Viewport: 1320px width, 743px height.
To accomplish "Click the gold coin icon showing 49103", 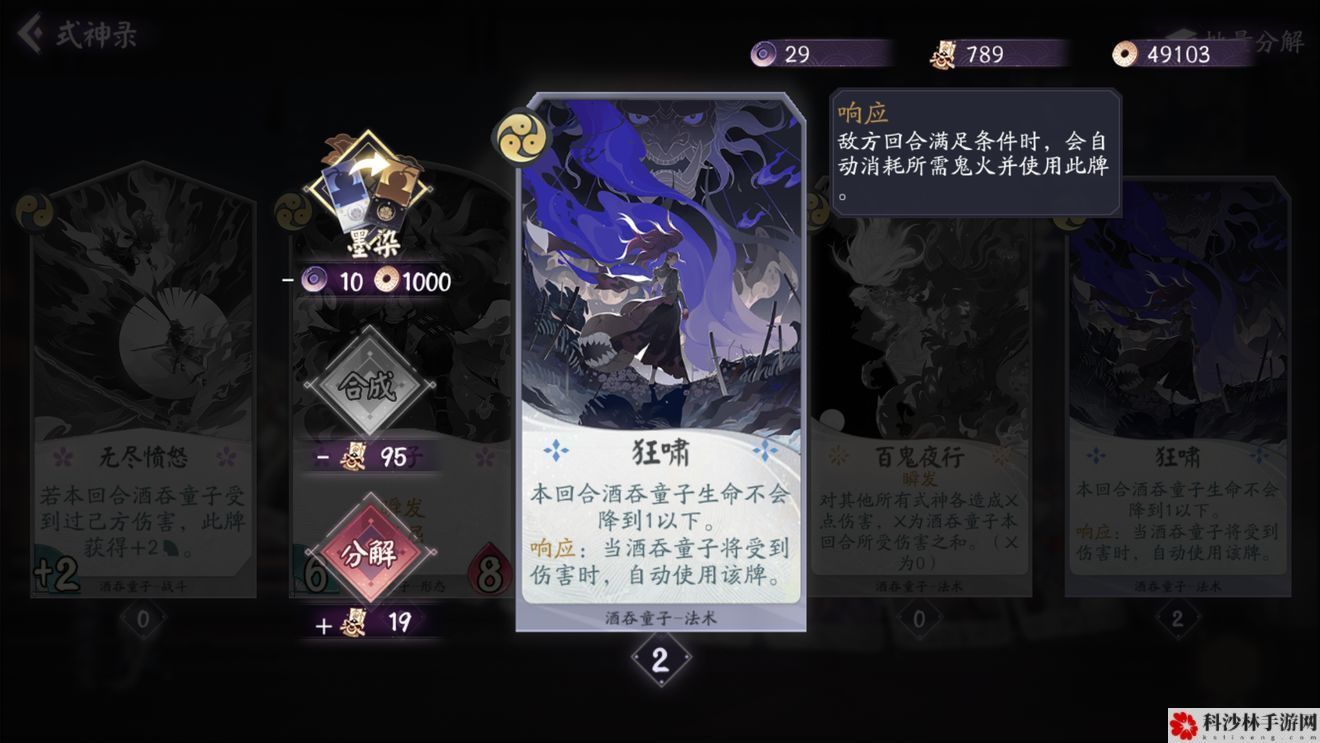I will [1126, 54].
